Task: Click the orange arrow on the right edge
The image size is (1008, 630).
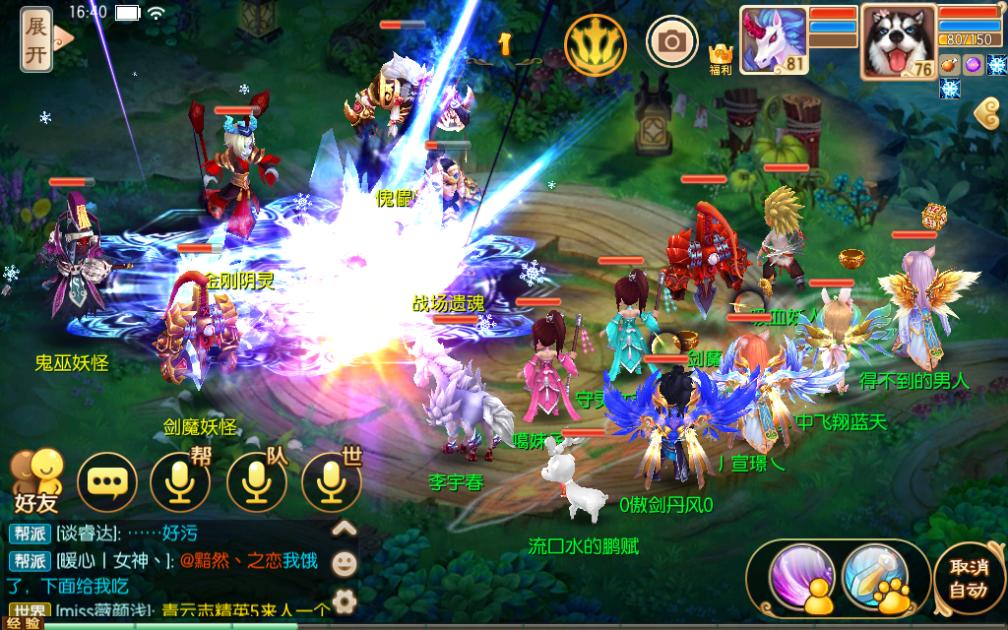Action: [x=988, y=115]
